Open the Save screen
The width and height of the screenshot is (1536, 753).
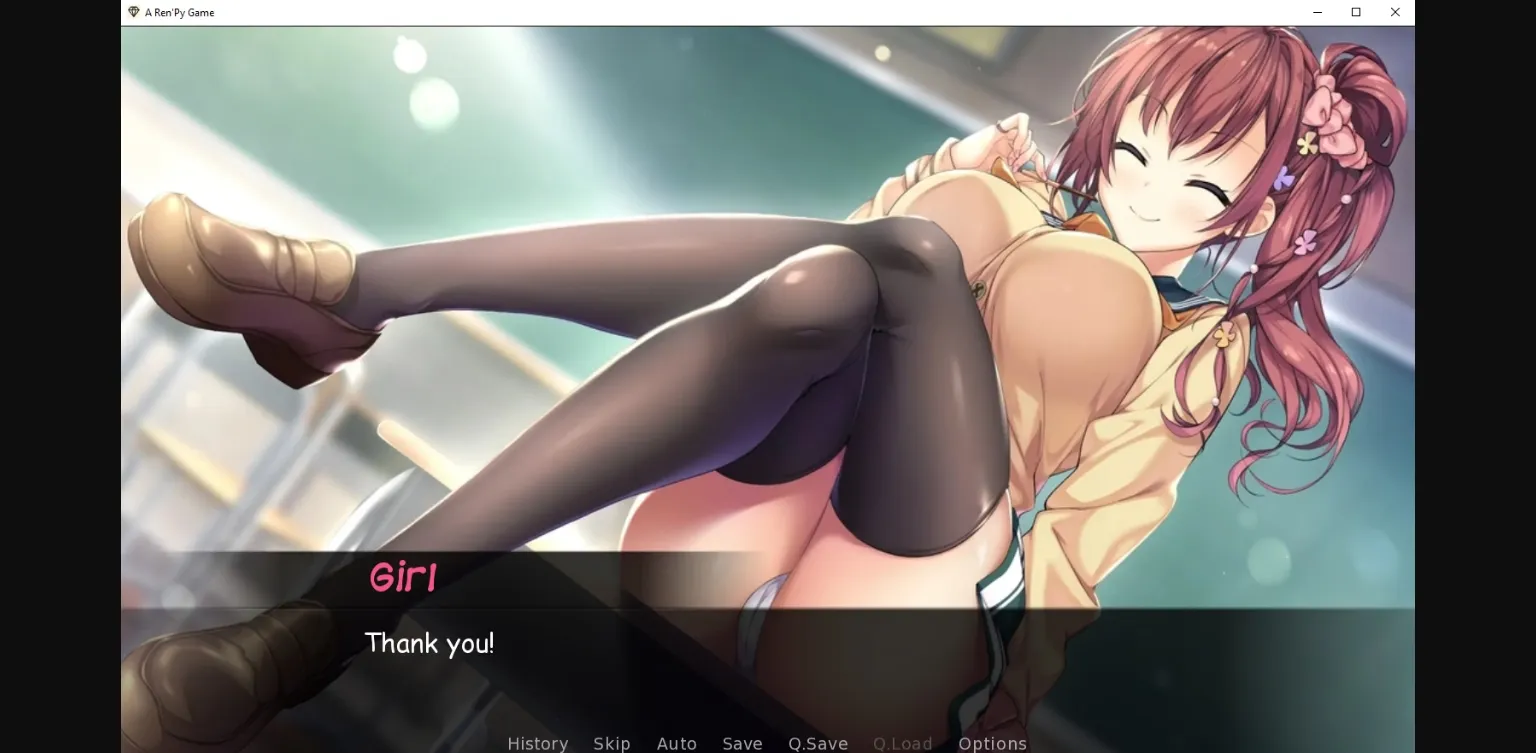point(742,744)
